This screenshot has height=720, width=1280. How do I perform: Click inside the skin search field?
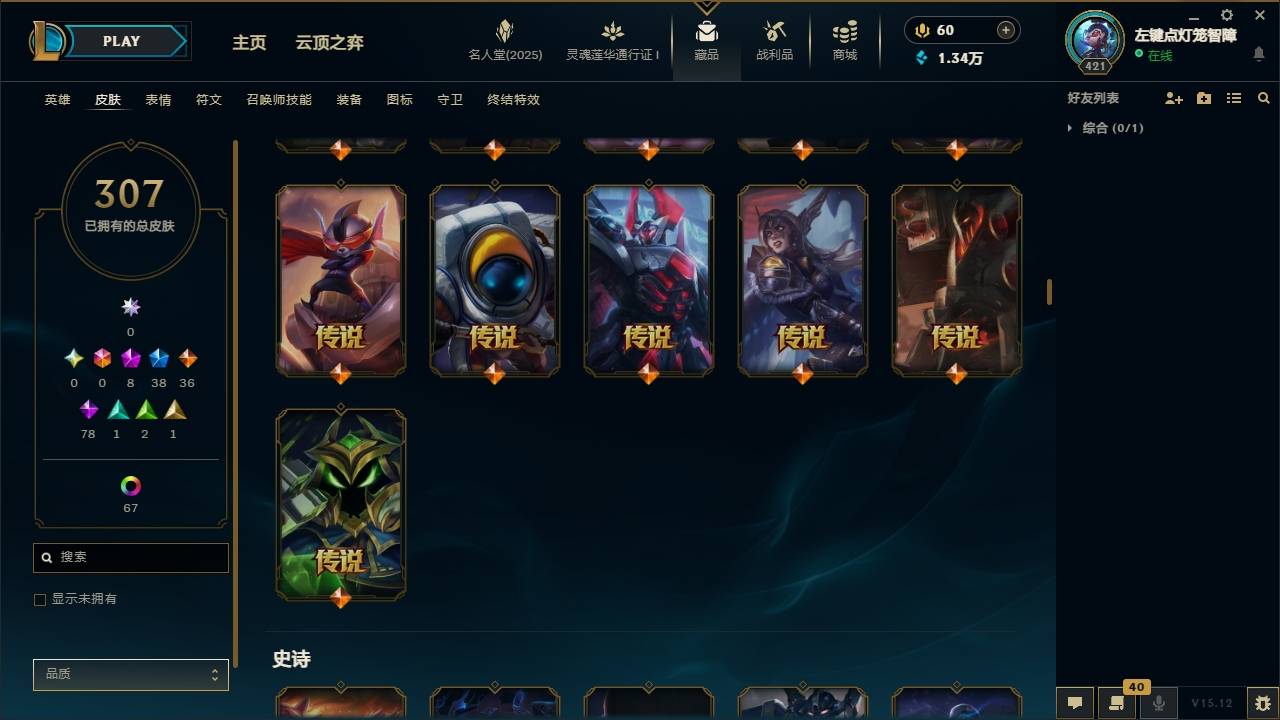point(130,557)
